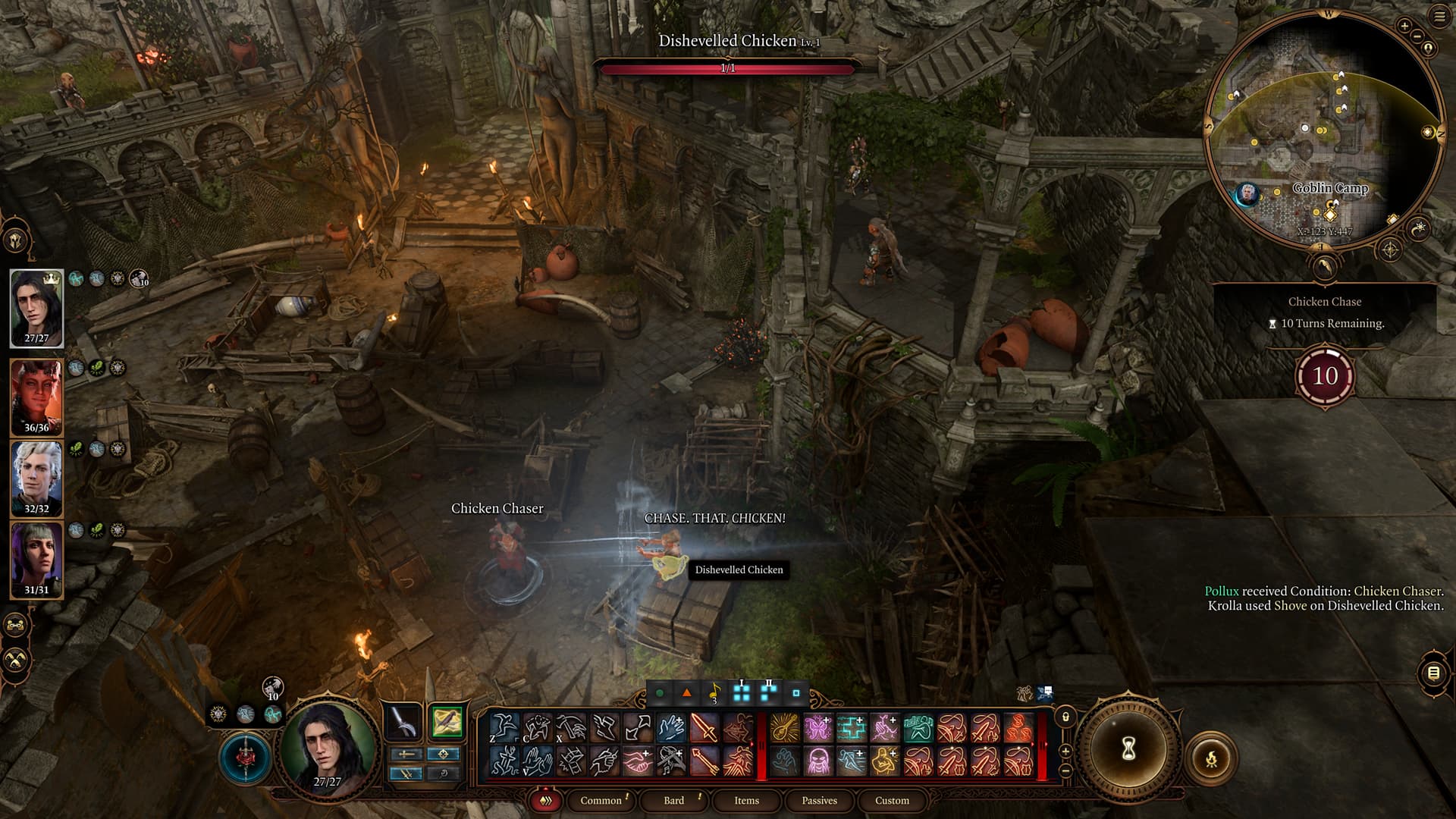Select the green-haired companion portrait

tap(36, 559)
